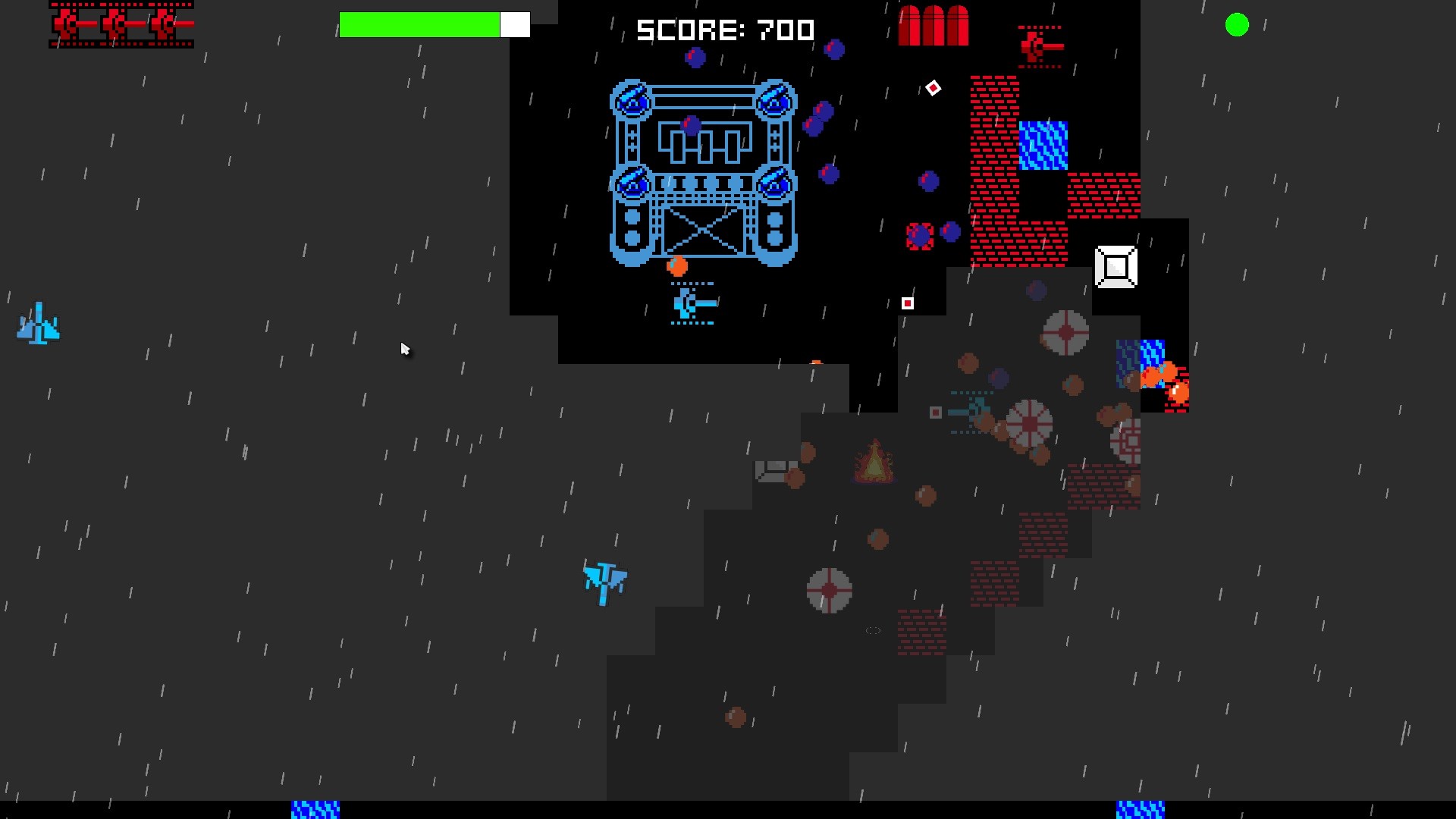Click the white power-up box pickup
The image size is (1456, 819).
[1115, 266]
